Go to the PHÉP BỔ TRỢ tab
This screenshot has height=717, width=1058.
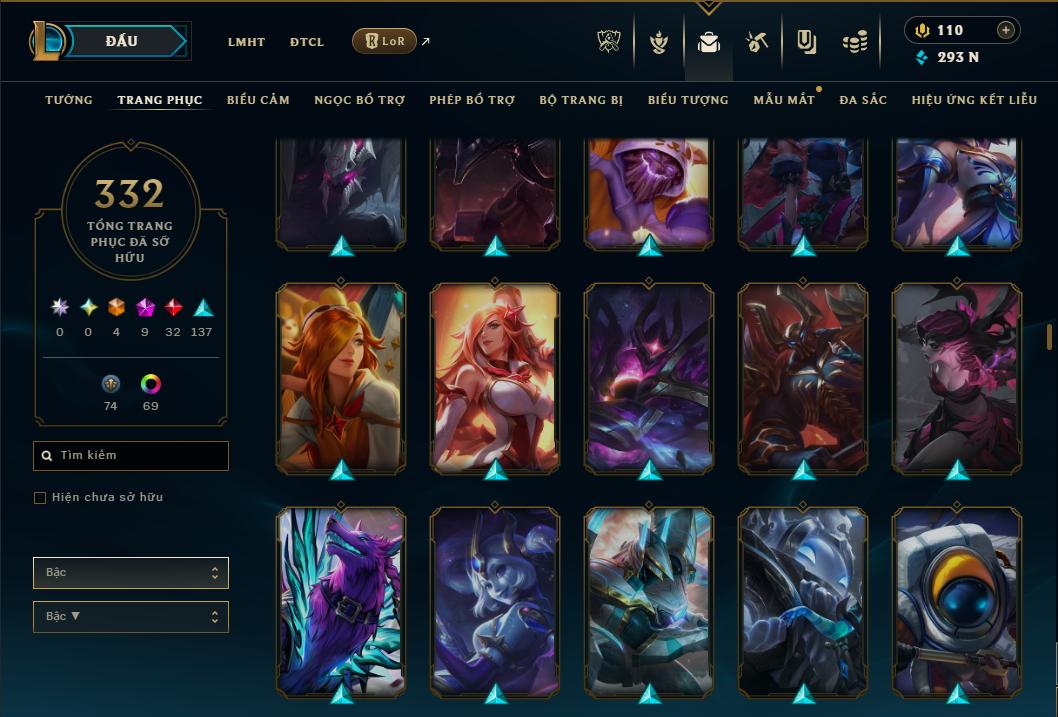(x=472, y=100)
